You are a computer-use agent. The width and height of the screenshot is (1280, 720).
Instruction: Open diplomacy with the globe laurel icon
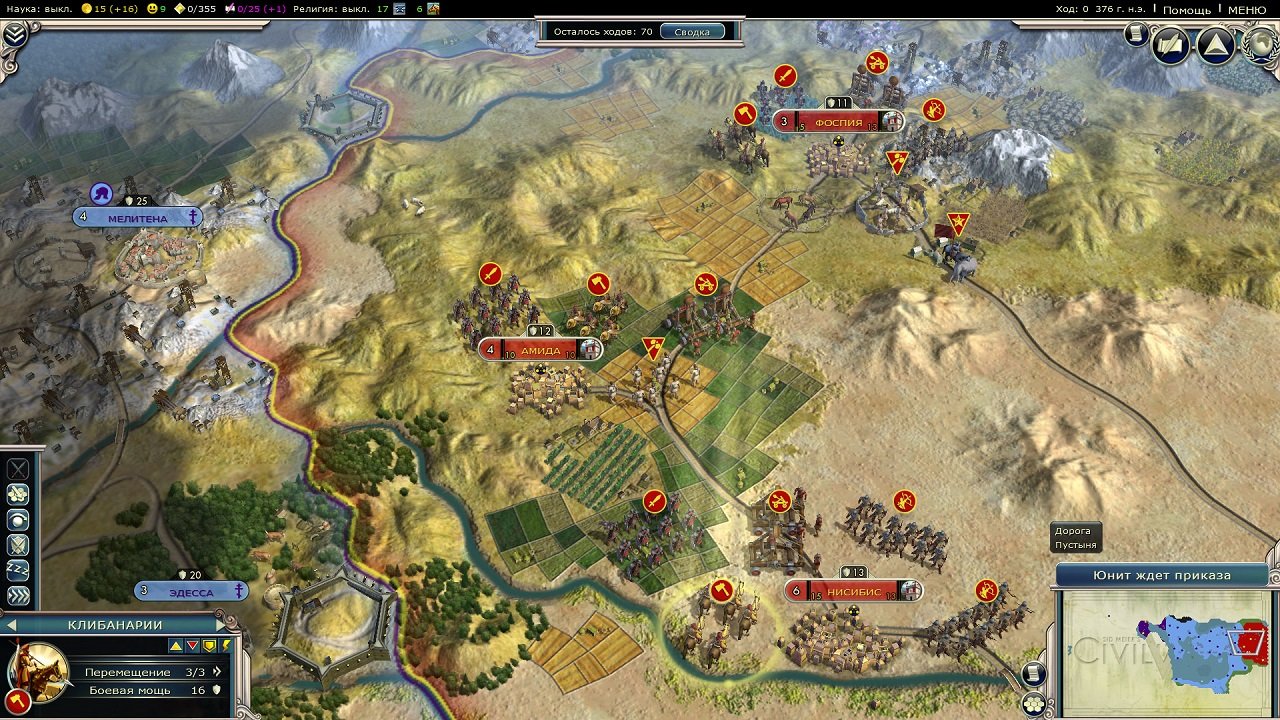point(1256,45)
